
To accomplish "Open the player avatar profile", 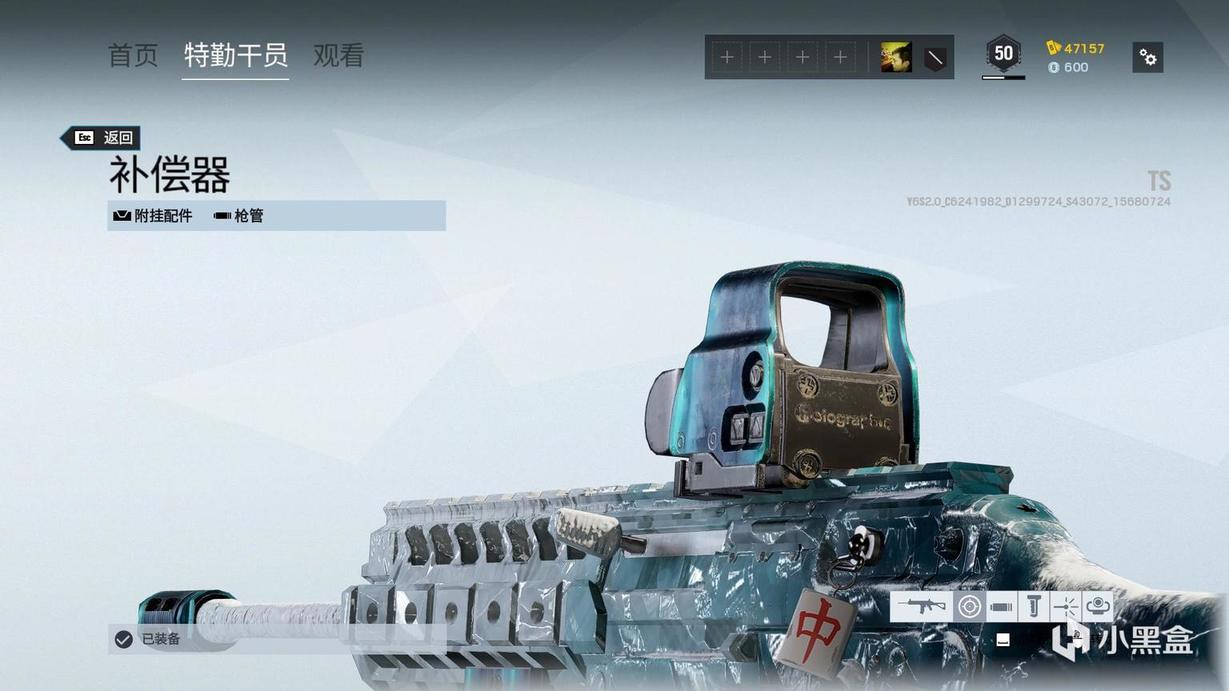I will (896, 57).
